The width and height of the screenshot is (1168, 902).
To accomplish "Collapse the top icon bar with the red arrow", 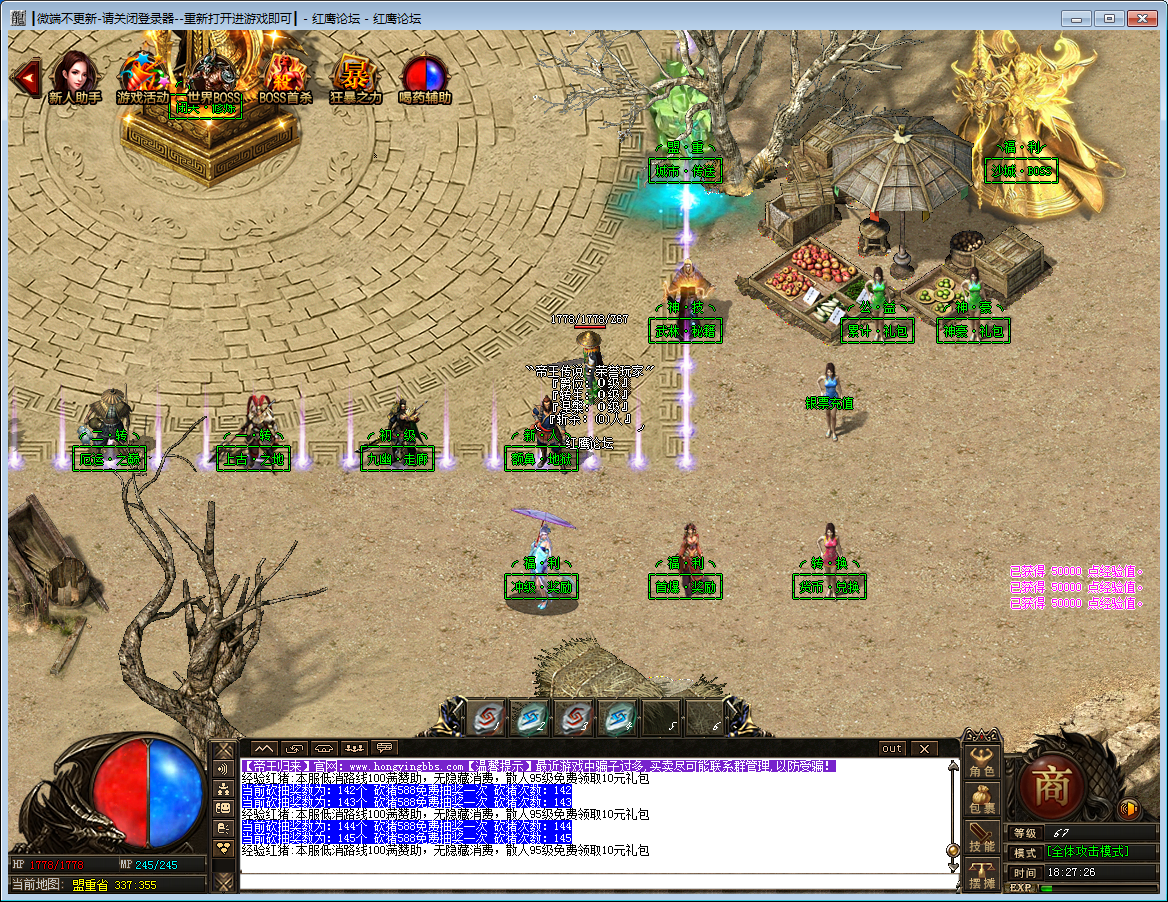I will 25,75.
